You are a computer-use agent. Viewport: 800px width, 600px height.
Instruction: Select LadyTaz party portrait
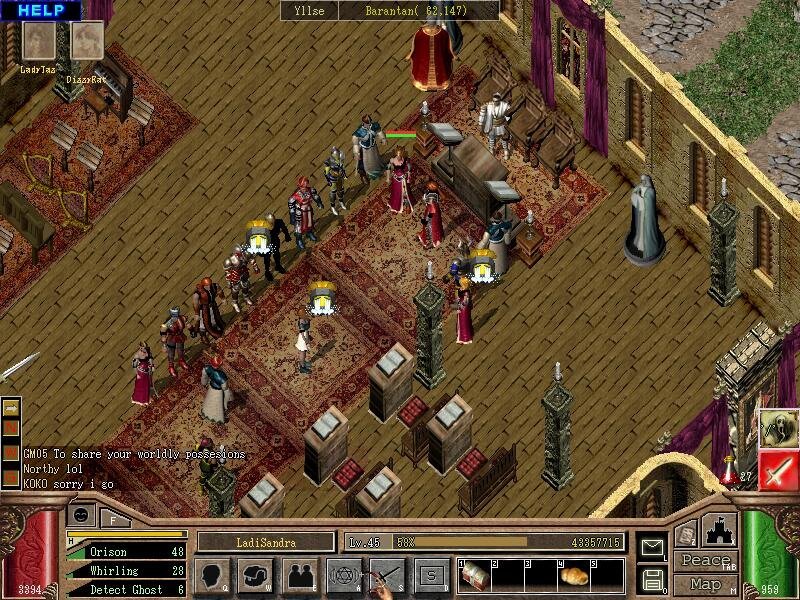tap(40, 42)
